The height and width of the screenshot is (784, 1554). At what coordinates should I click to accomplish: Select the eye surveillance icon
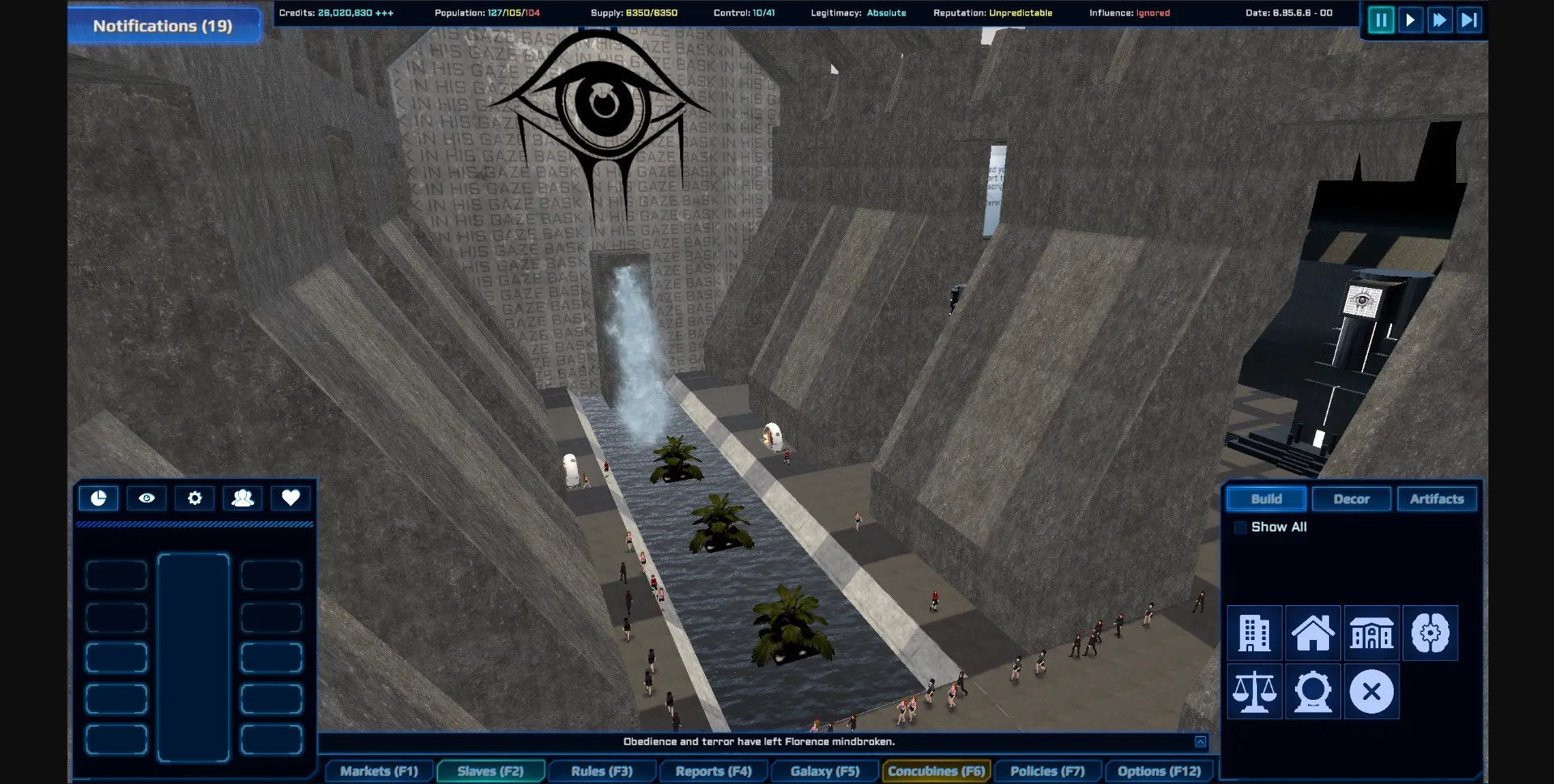(x=146, y=498)
